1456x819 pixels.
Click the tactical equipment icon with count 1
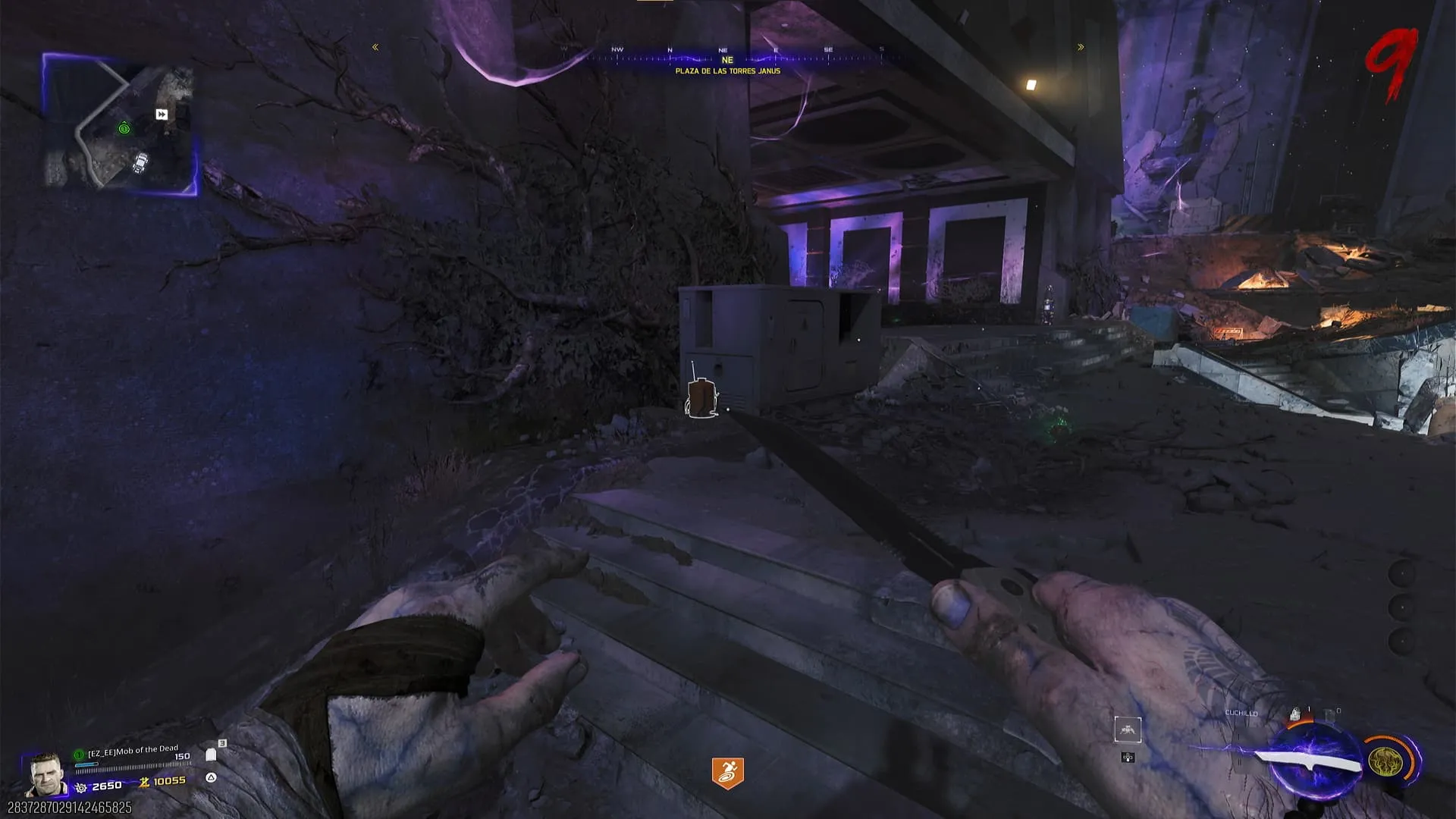[x=1296, y=714]
